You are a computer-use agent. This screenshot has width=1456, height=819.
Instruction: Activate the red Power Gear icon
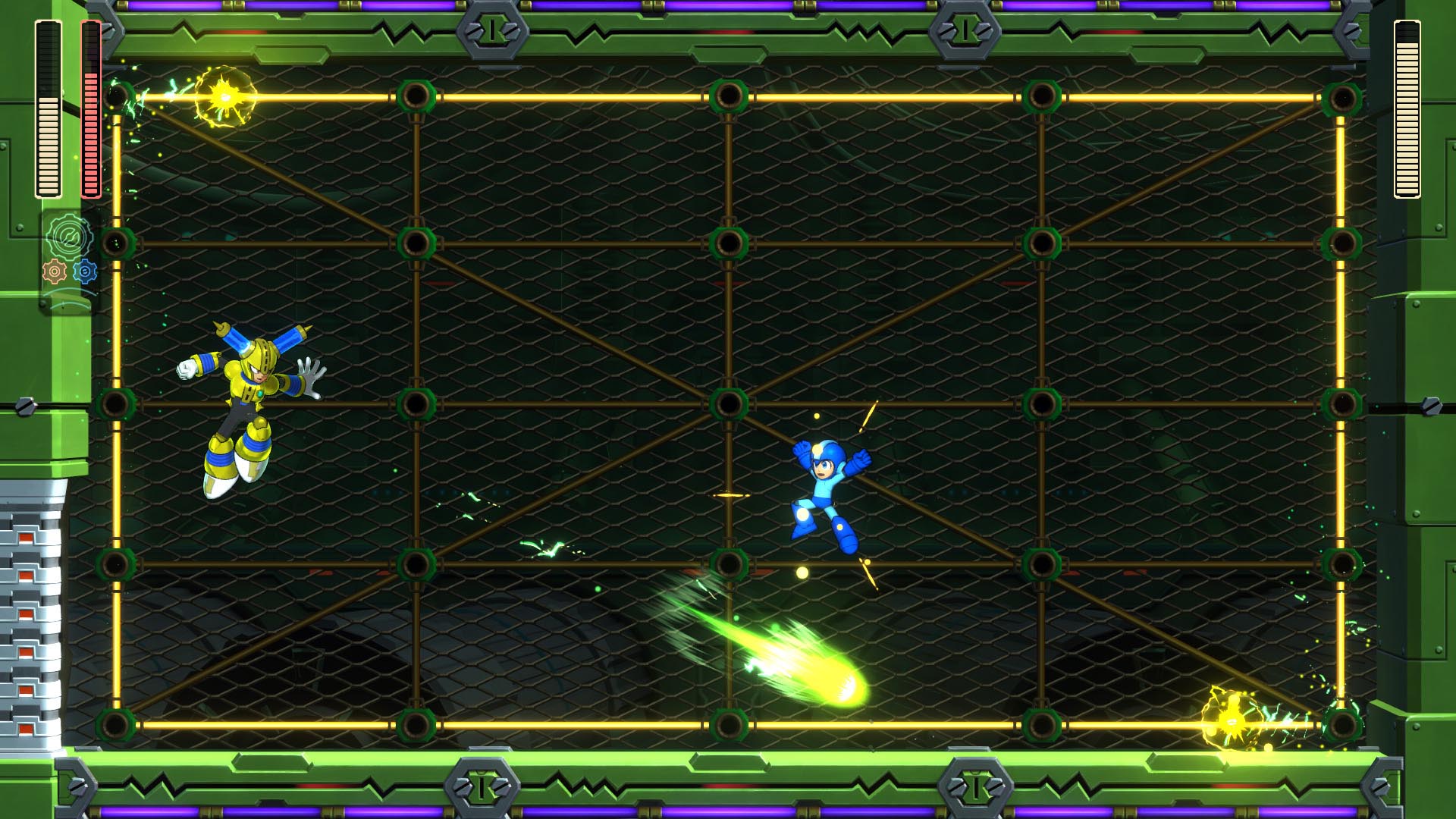click(x=55, y=271)
